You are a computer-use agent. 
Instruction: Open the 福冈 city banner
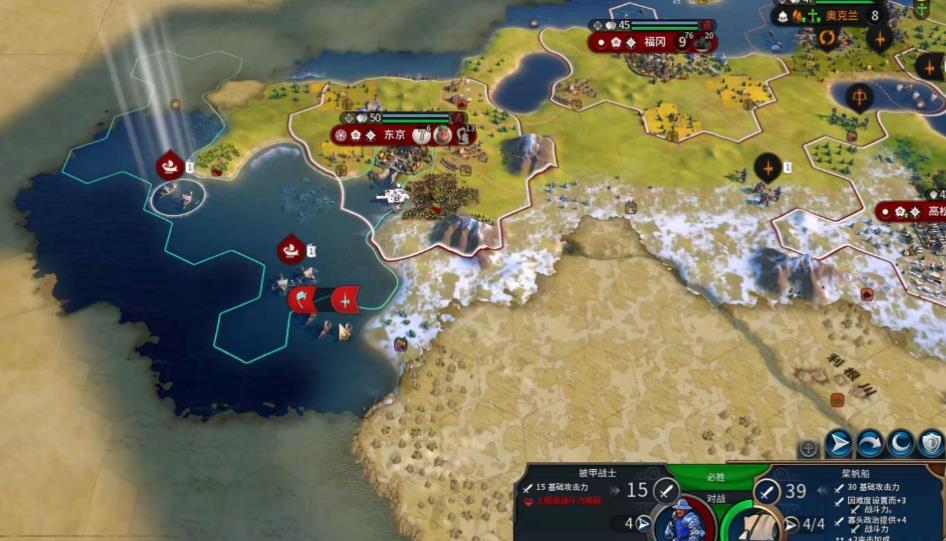click(652, 41)
